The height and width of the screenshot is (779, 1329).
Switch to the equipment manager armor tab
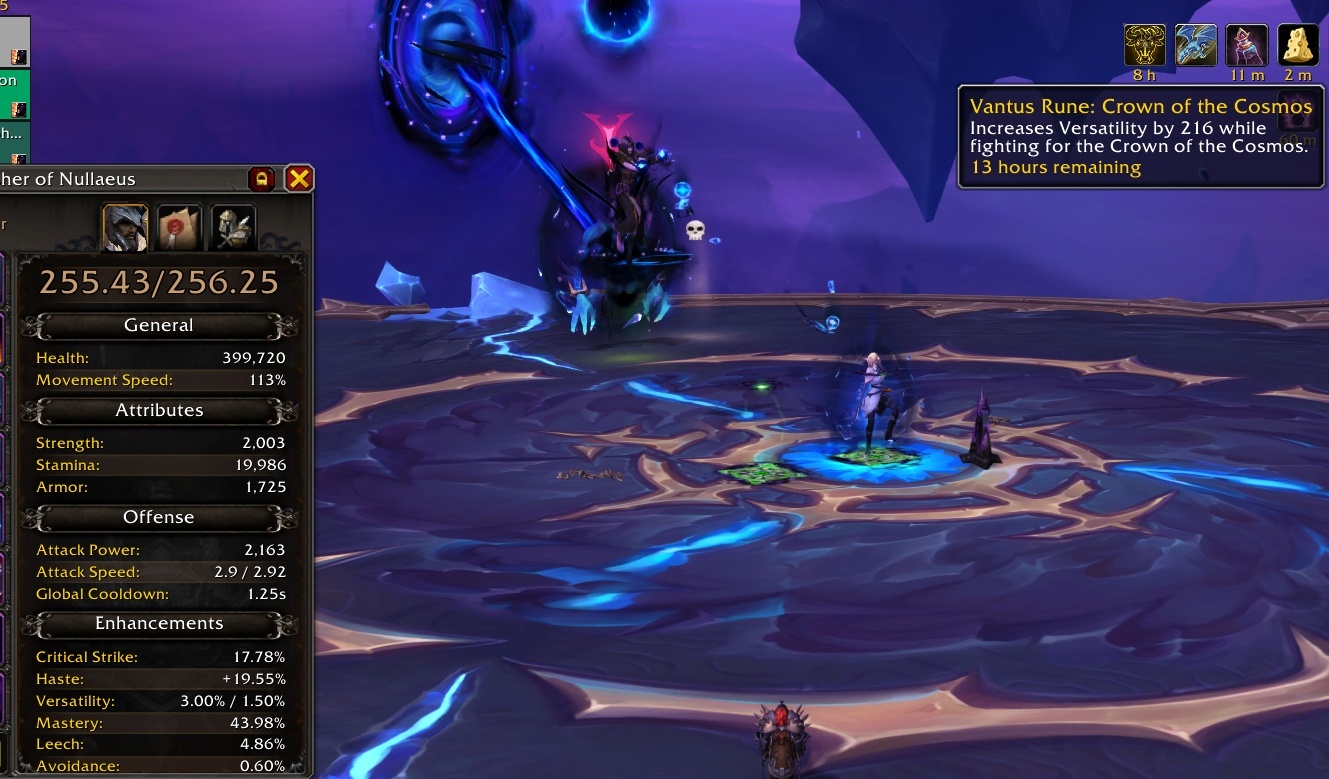pos(233,227)
